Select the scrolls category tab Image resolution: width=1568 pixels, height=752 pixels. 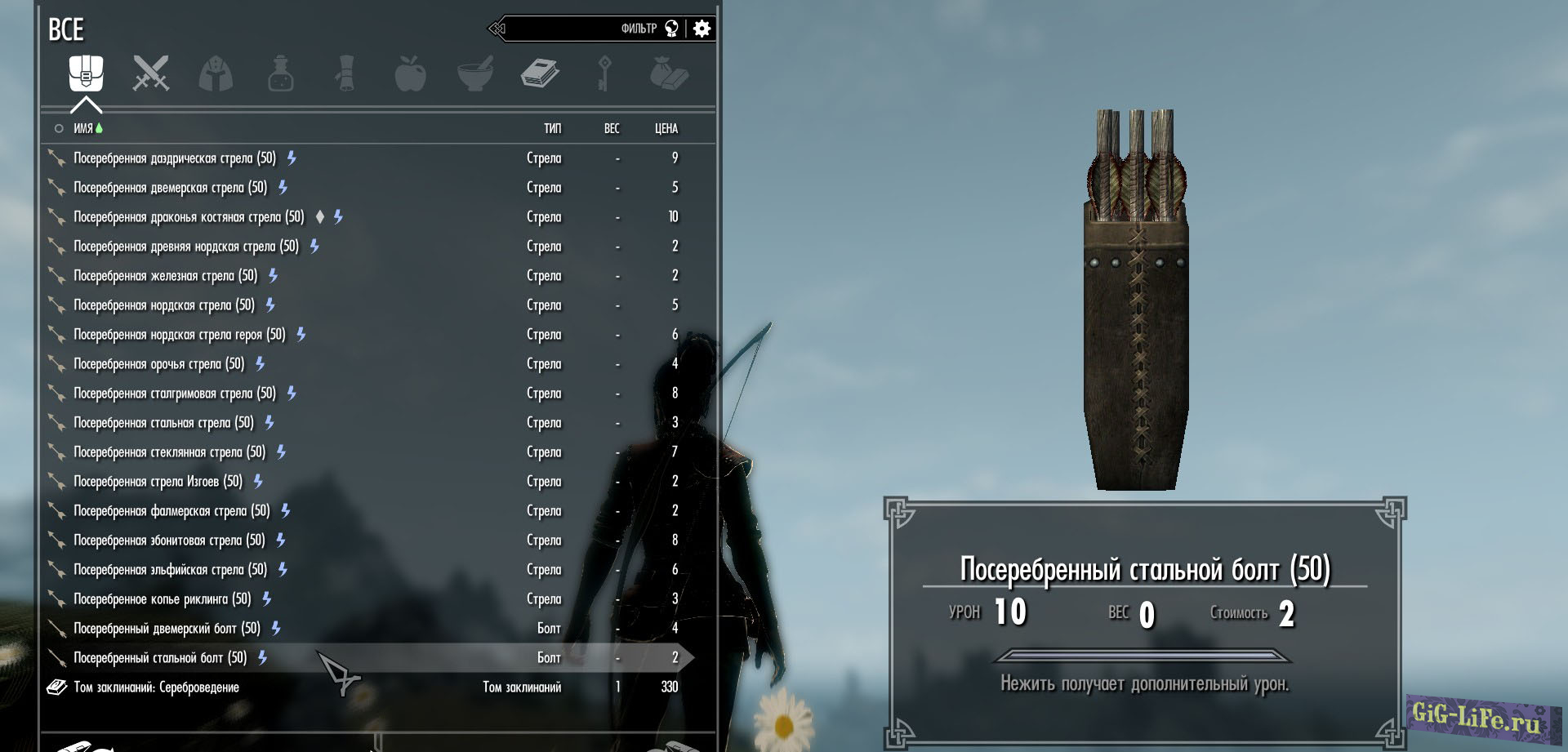pyautogui.click(x=345, y=73)
